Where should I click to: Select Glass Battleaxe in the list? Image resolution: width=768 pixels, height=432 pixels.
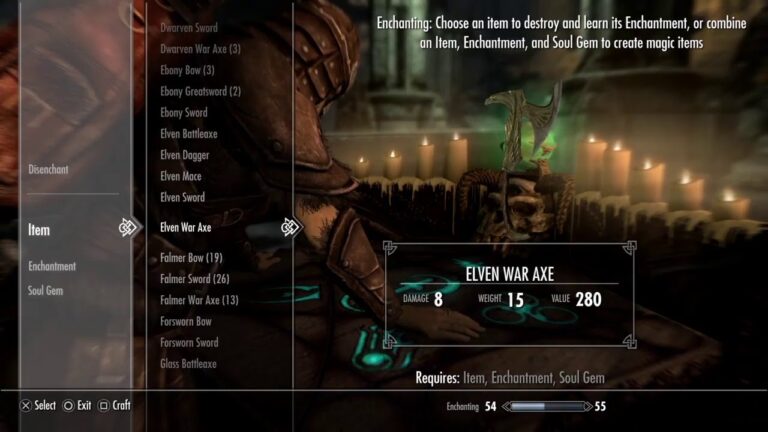pyautogui.click(x=188, y=364)
